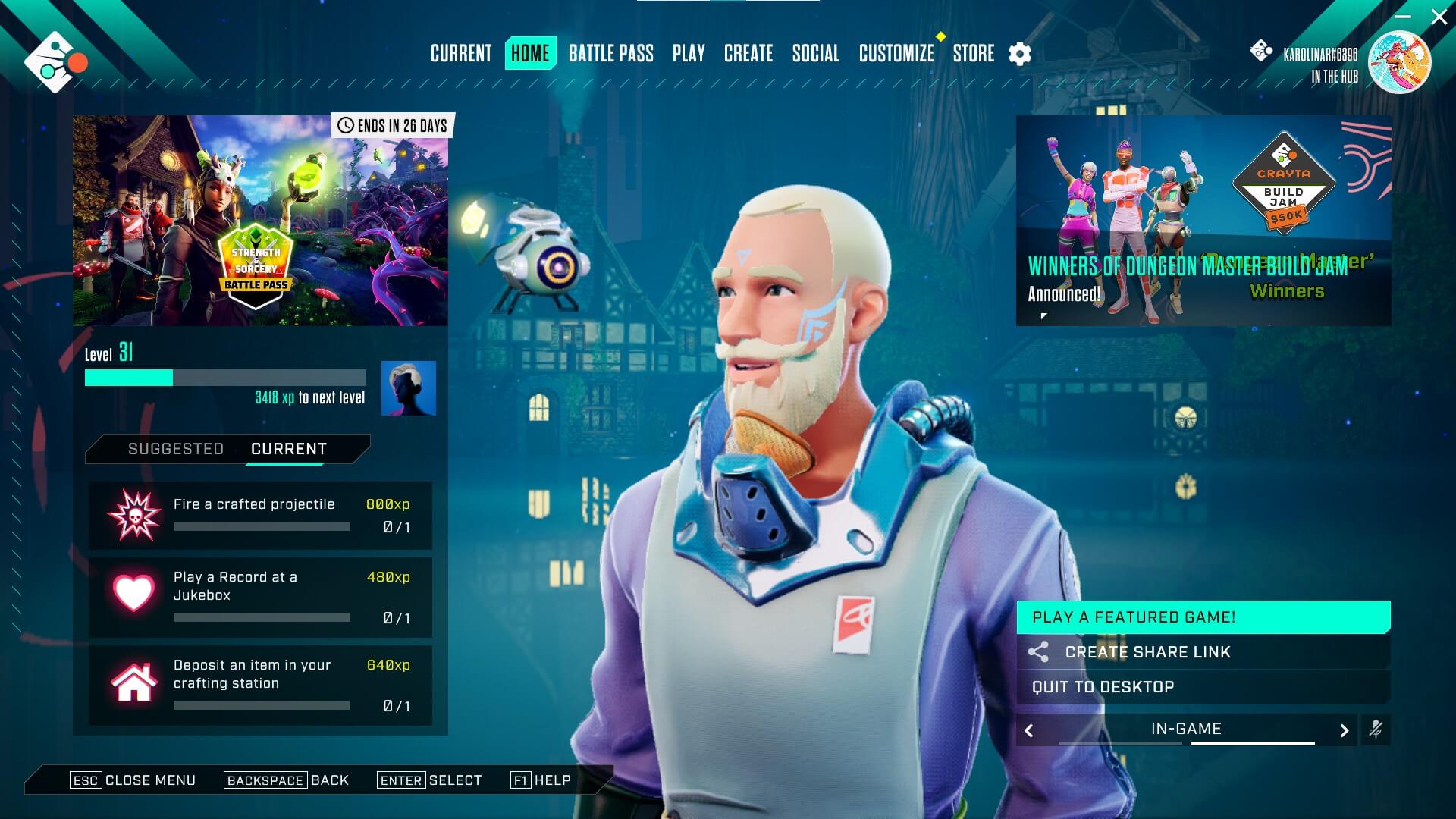Open the Current tab in top navigation
Screen dimensions: 1456x819
click(461, 54)
